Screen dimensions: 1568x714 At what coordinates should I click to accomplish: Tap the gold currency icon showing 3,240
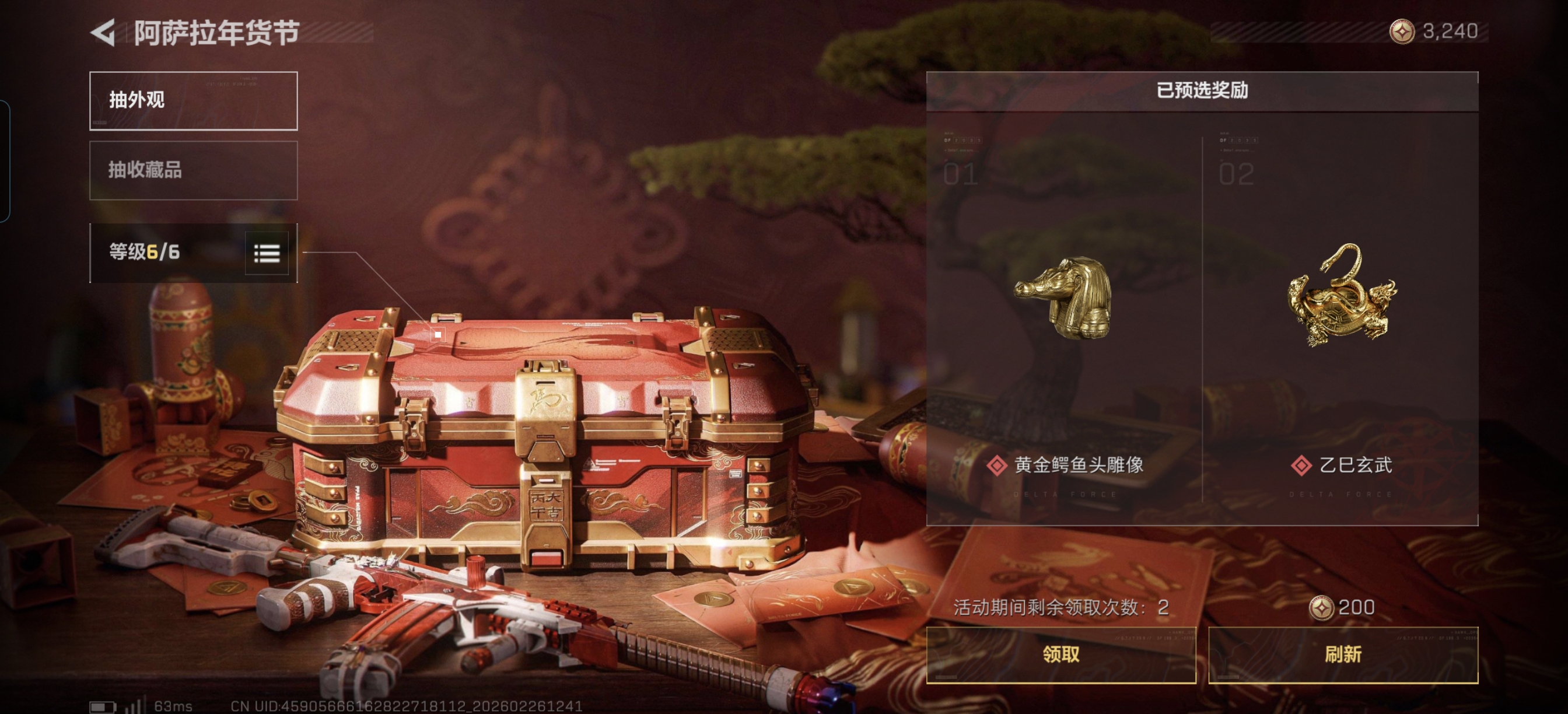pyautogui.click(x=1401, y=32)
